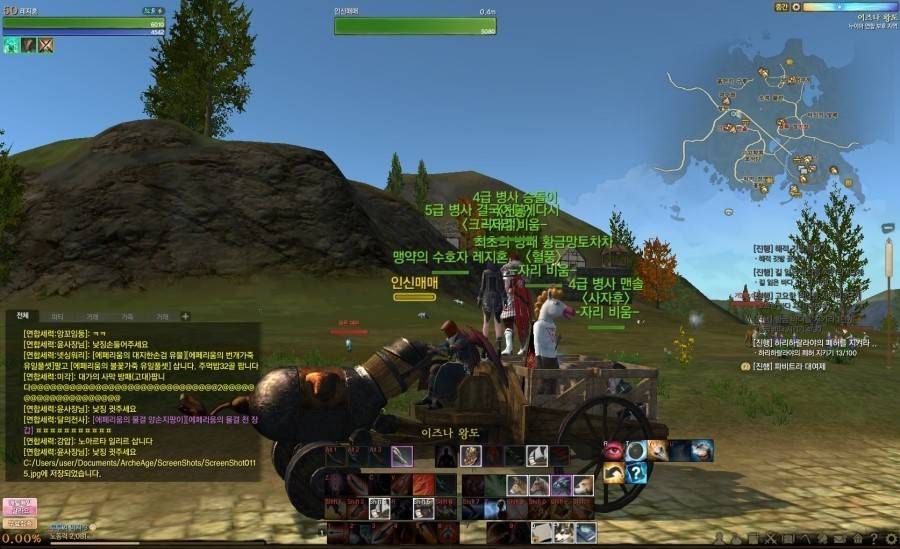Activate the dark circular ring skill icon
This screenshot has height=549, width=900.
click(636, 450)
